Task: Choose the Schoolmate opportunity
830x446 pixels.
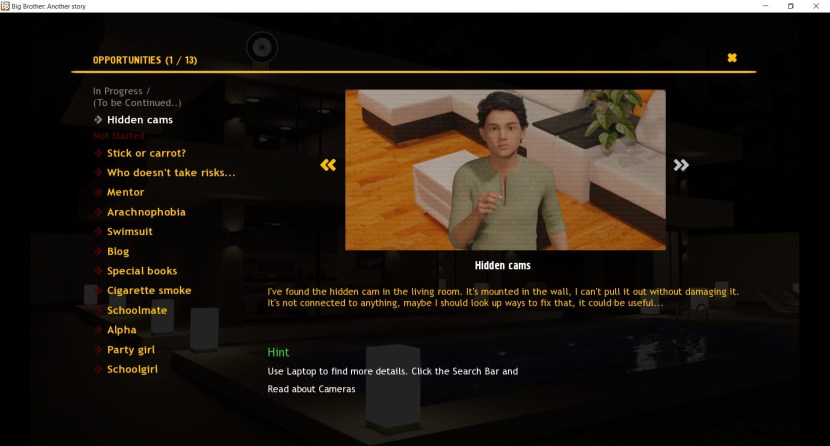Action: click(x=137, y=310)
